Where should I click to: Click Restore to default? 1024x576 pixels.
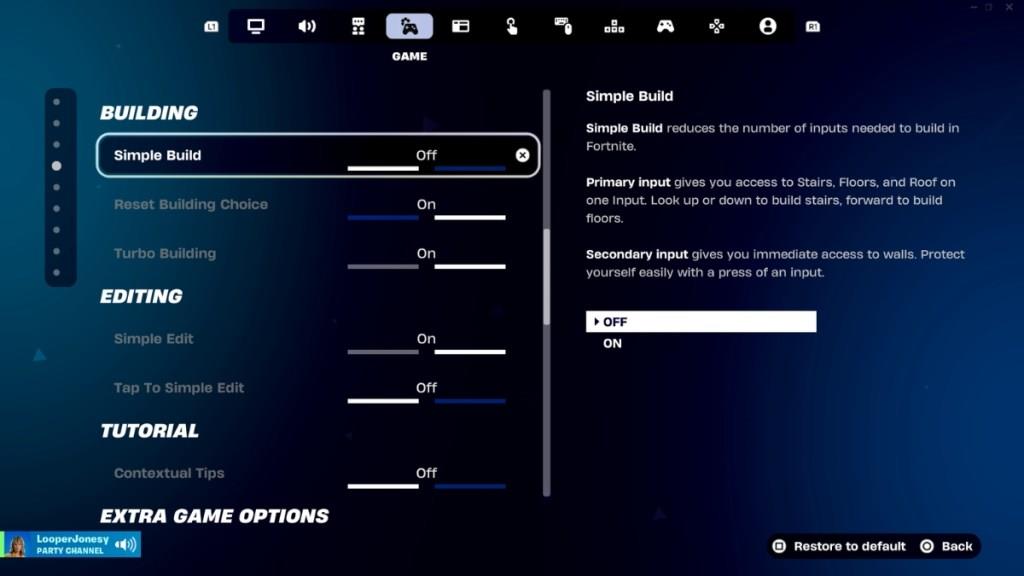coord(839,546)
